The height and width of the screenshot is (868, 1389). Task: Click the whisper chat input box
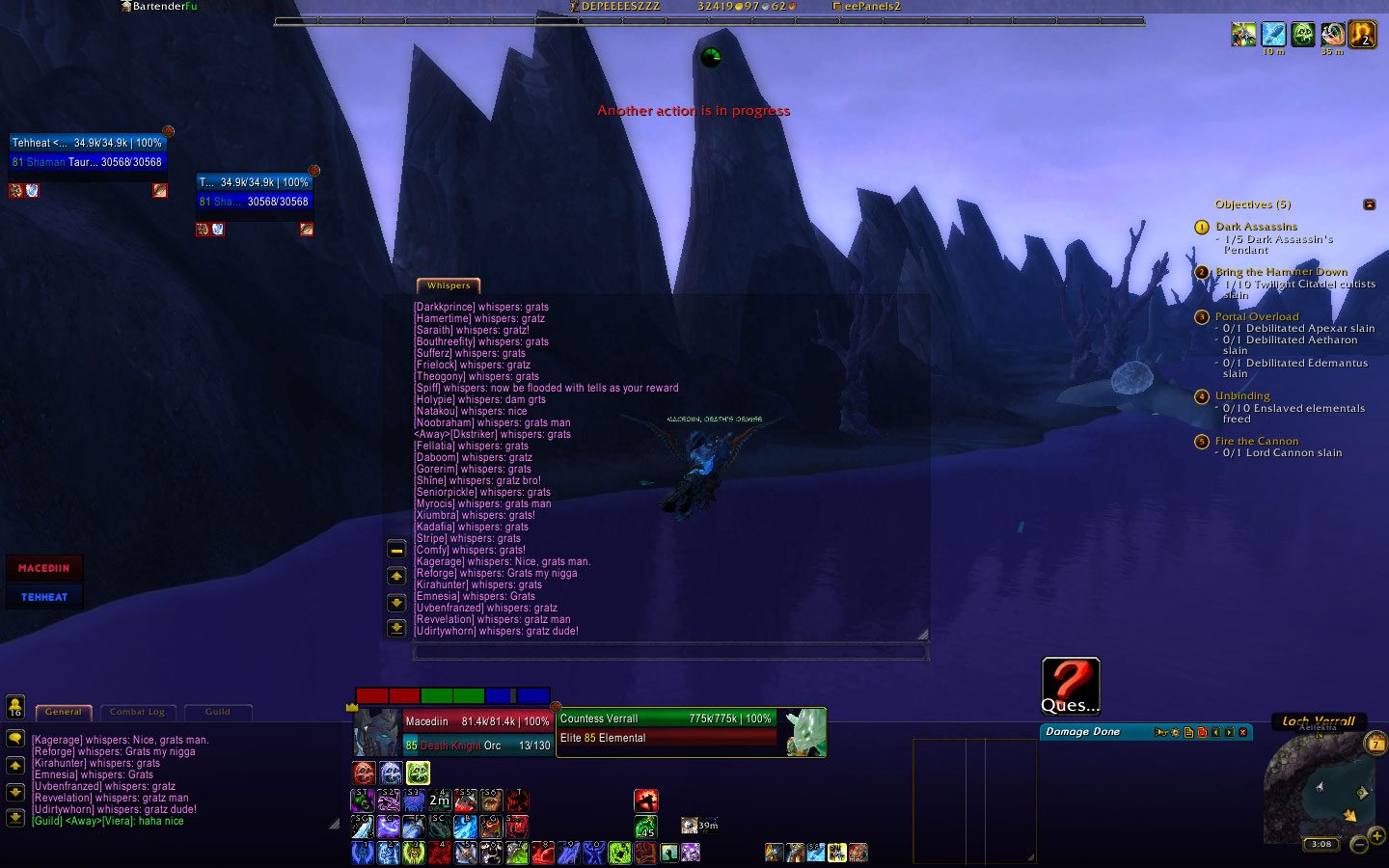(x=670, y=653)
